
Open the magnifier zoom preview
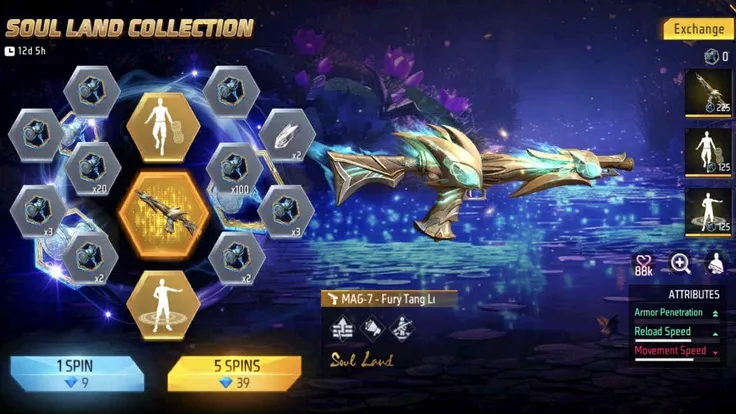[x=680, y=264]
